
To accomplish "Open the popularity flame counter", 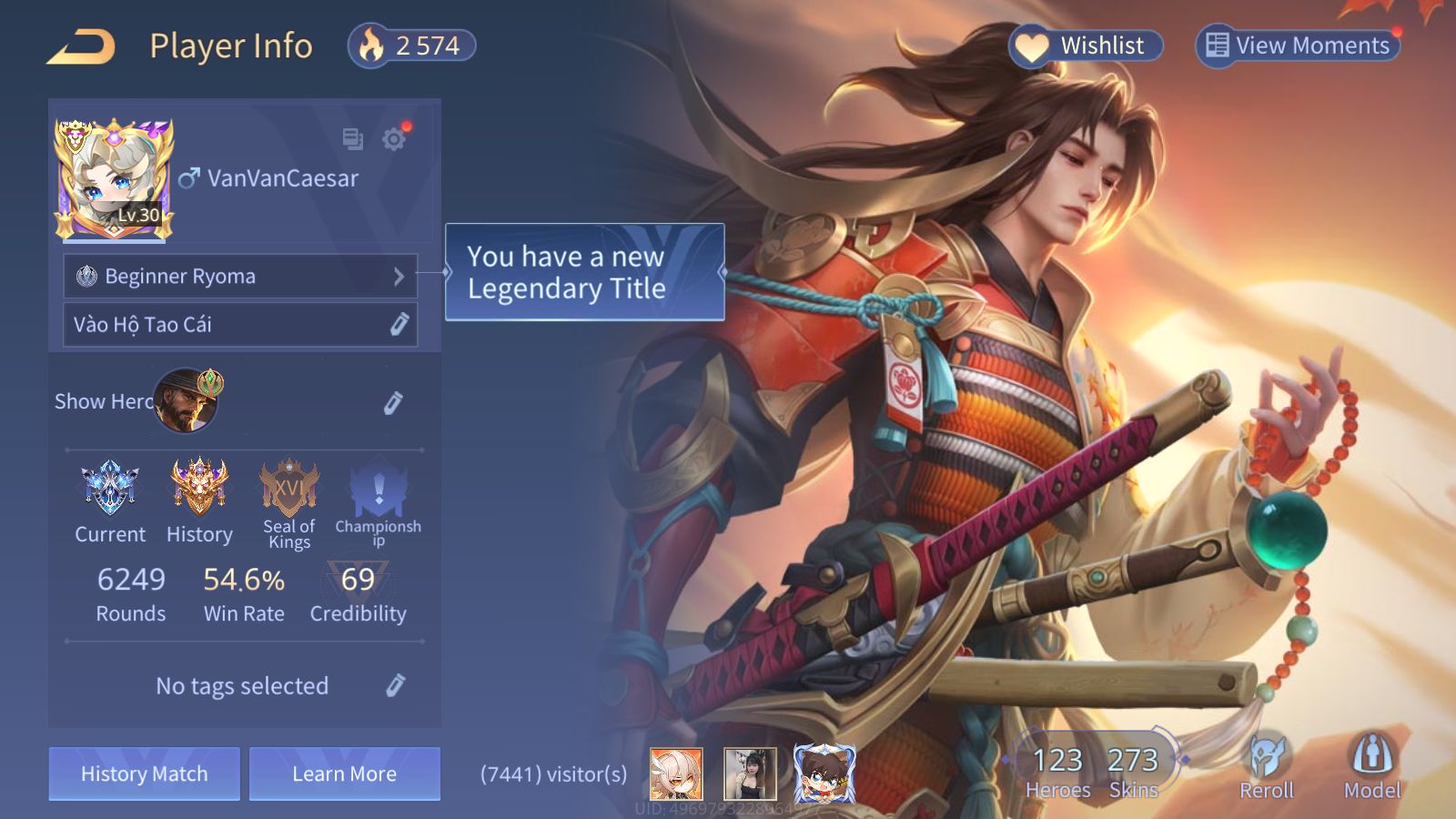I will [412, 45].
